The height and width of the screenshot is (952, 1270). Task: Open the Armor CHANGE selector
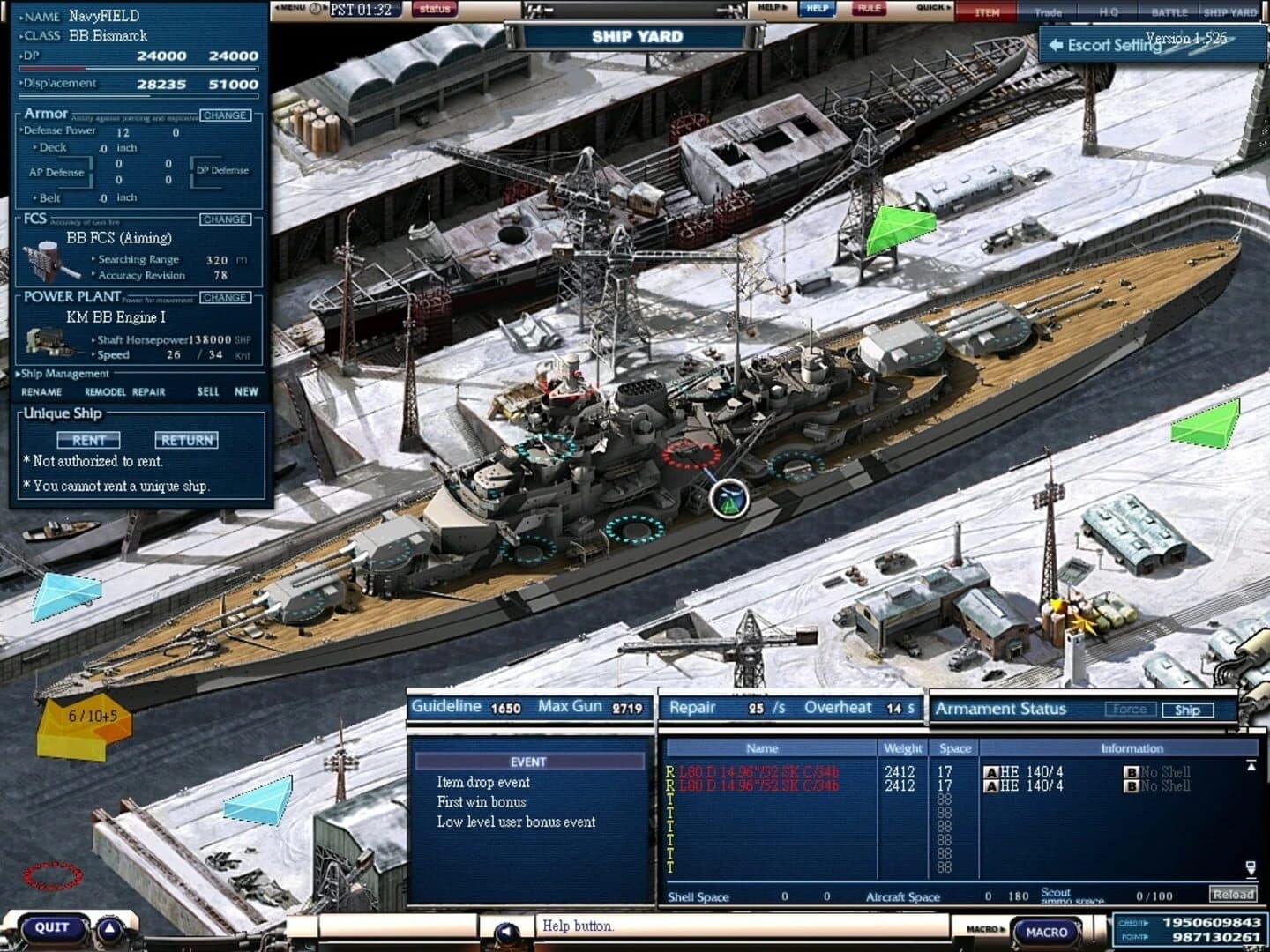click(226, 114)
